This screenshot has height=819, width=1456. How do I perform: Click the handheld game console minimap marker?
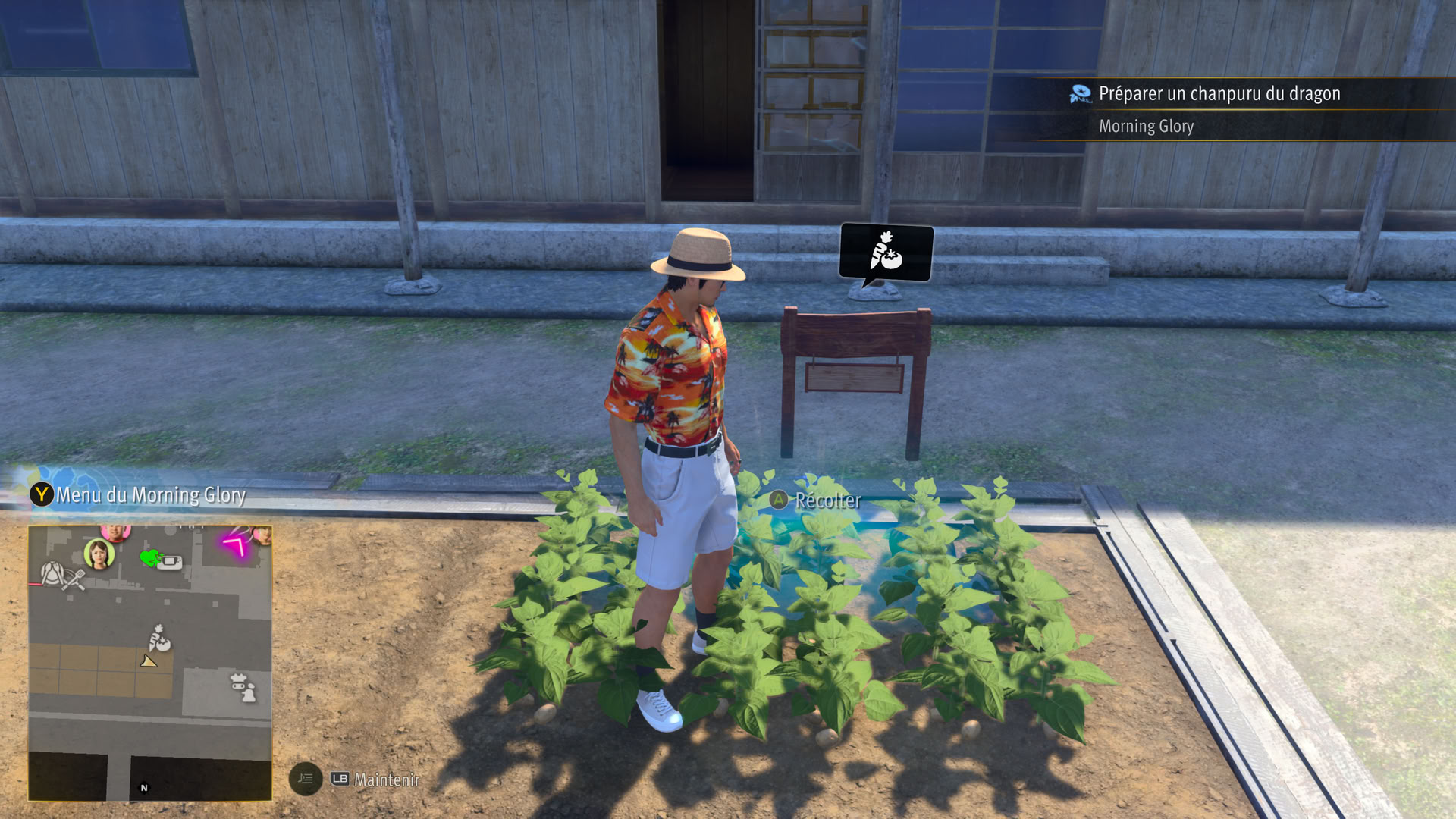click(170, 563)
